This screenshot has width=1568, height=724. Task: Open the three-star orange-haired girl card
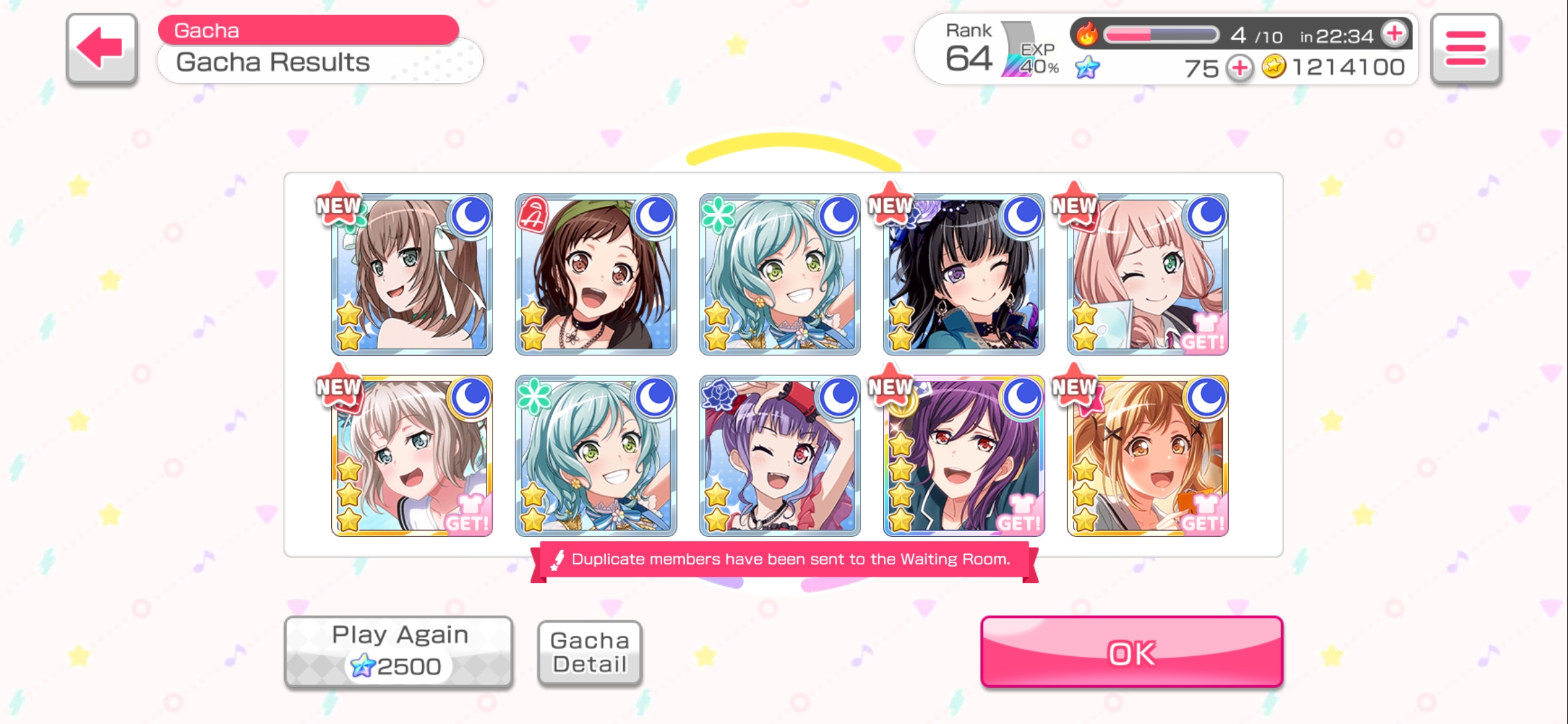(1147, 456)
